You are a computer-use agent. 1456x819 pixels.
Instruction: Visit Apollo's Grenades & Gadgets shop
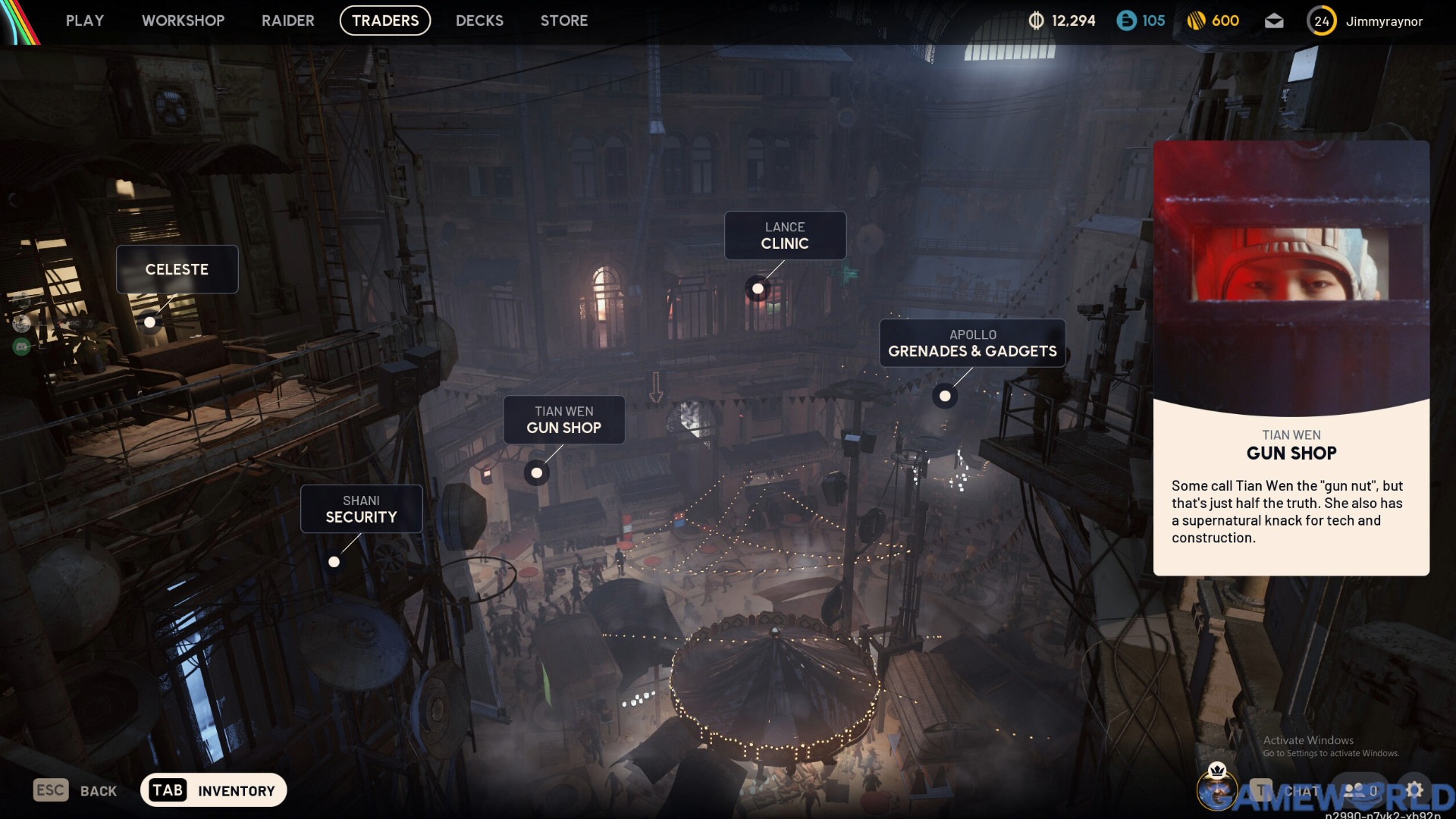point(972,344)
